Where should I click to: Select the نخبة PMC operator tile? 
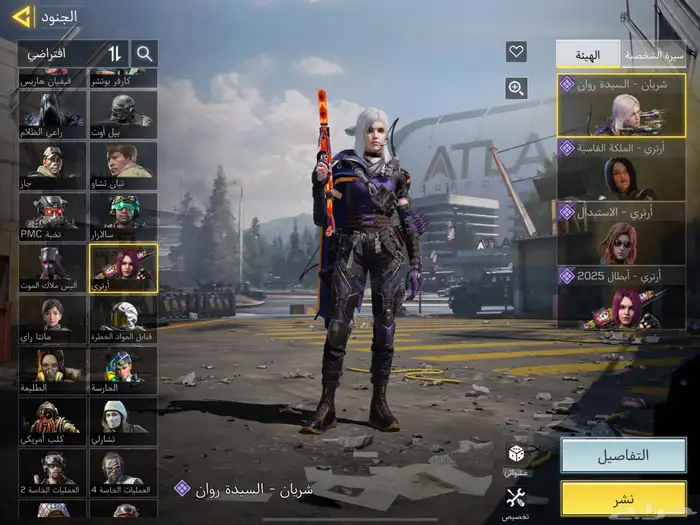(x=53, y=216)
